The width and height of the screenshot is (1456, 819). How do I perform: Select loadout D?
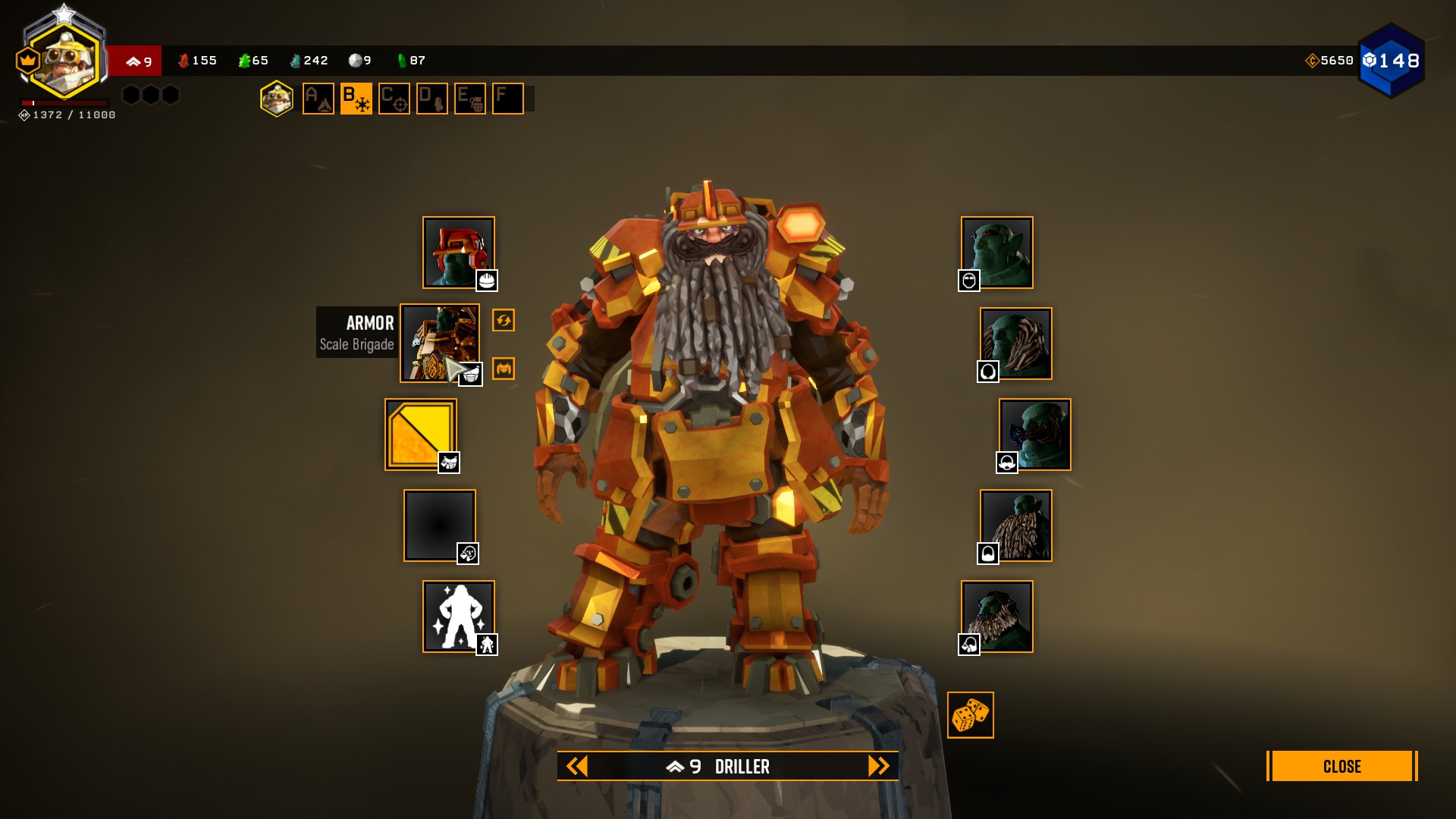(x=432, y=99)
